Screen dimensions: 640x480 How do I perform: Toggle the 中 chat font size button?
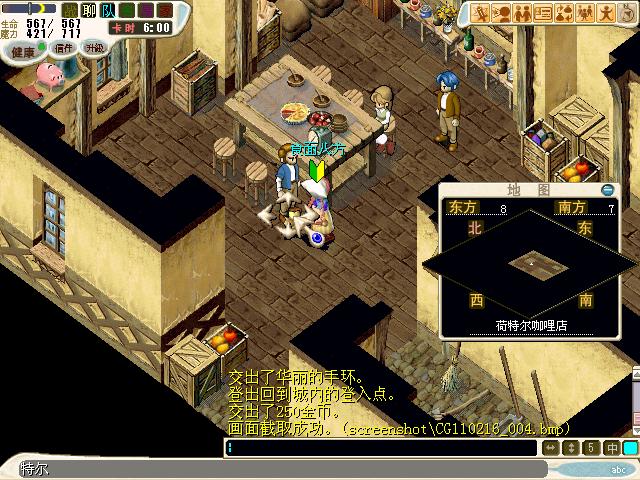[x=611, y=448]
